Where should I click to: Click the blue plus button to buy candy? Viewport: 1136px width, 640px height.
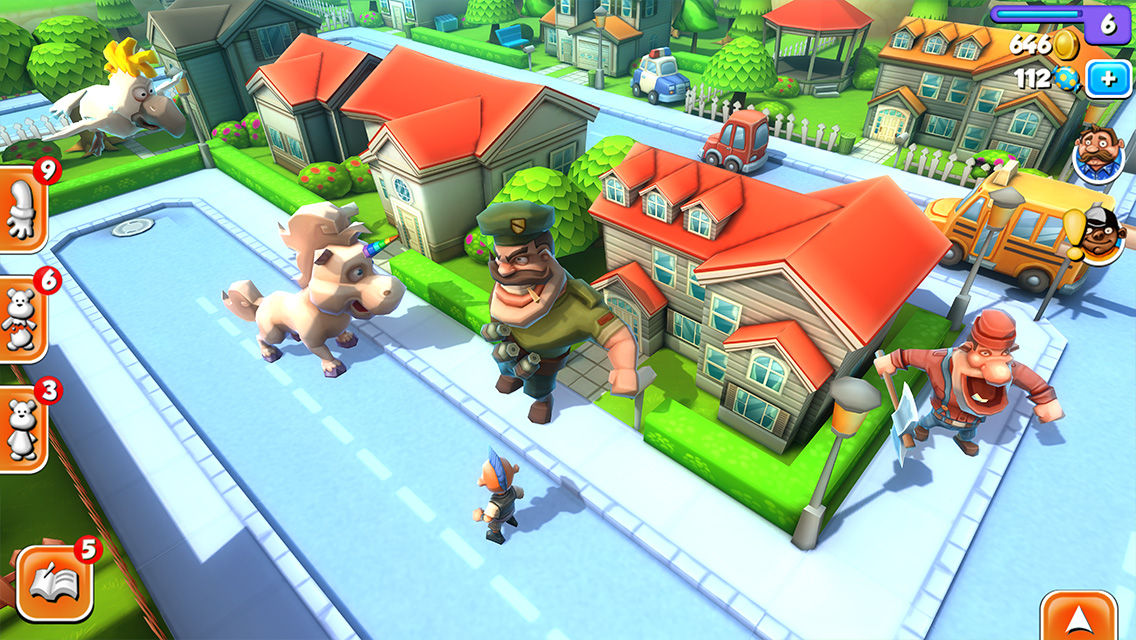[1108, 79]
